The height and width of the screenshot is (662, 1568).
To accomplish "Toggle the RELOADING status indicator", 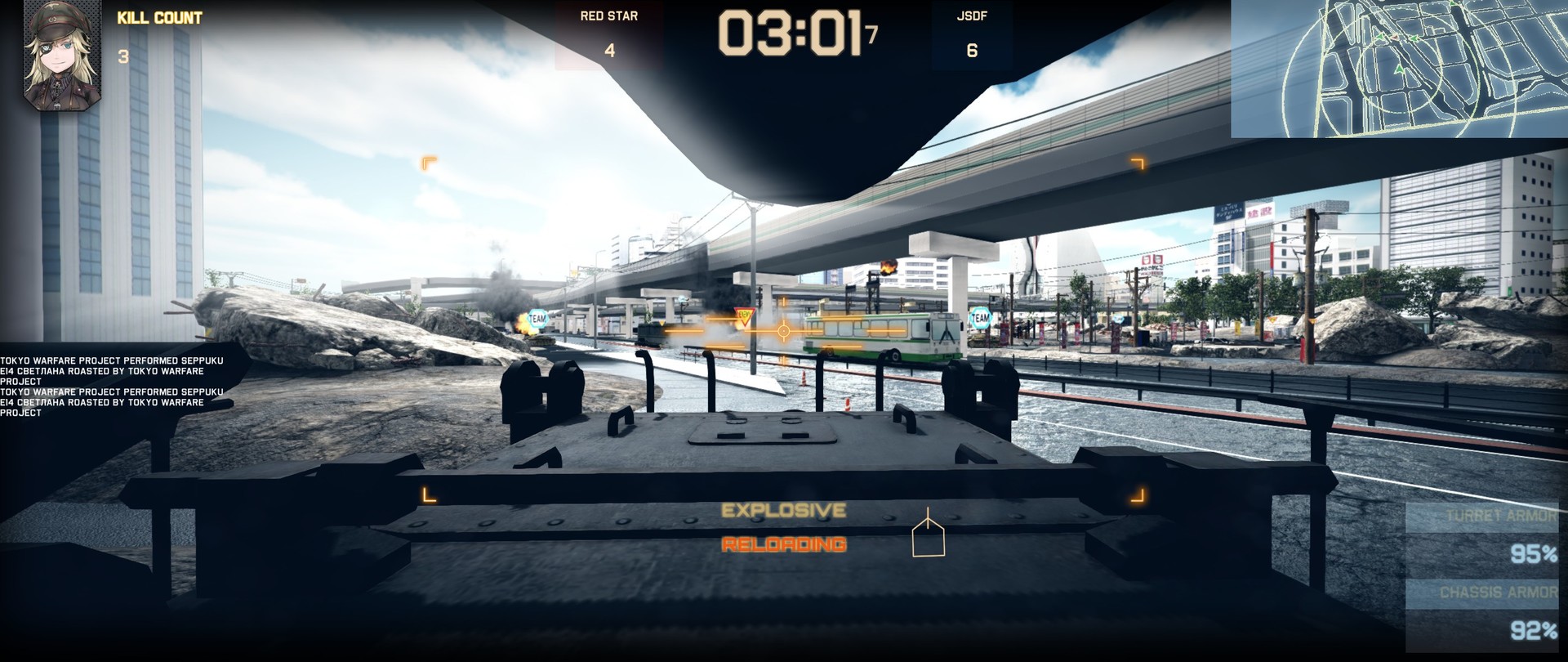I will 784,543.
